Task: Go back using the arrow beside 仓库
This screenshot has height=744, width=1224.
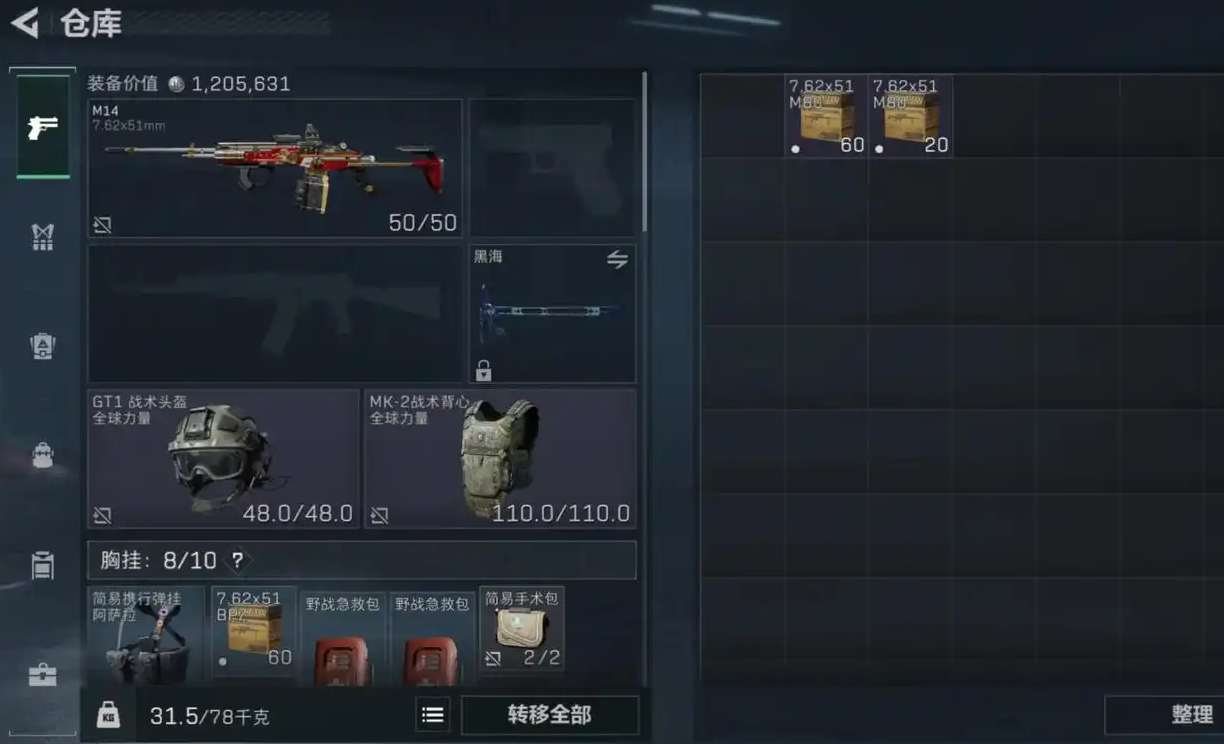Action: [x=25, y=23]
